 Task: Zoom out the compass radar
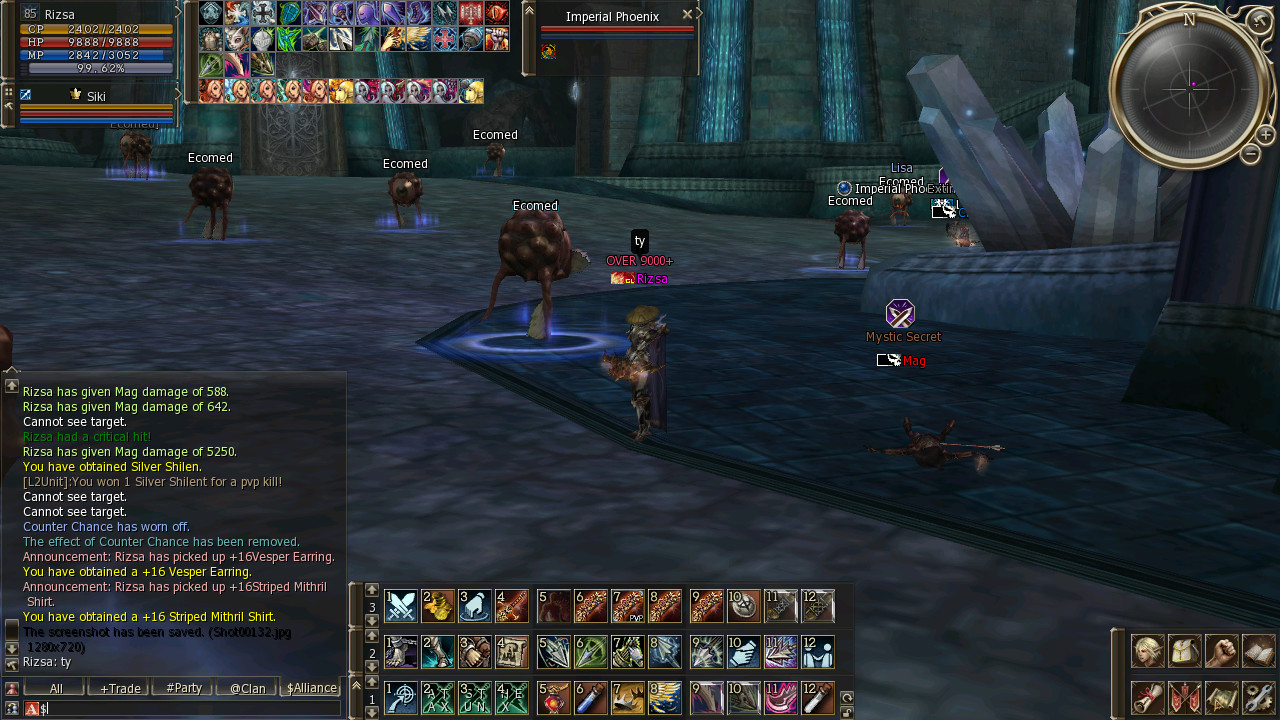[x=1250, y=154]
